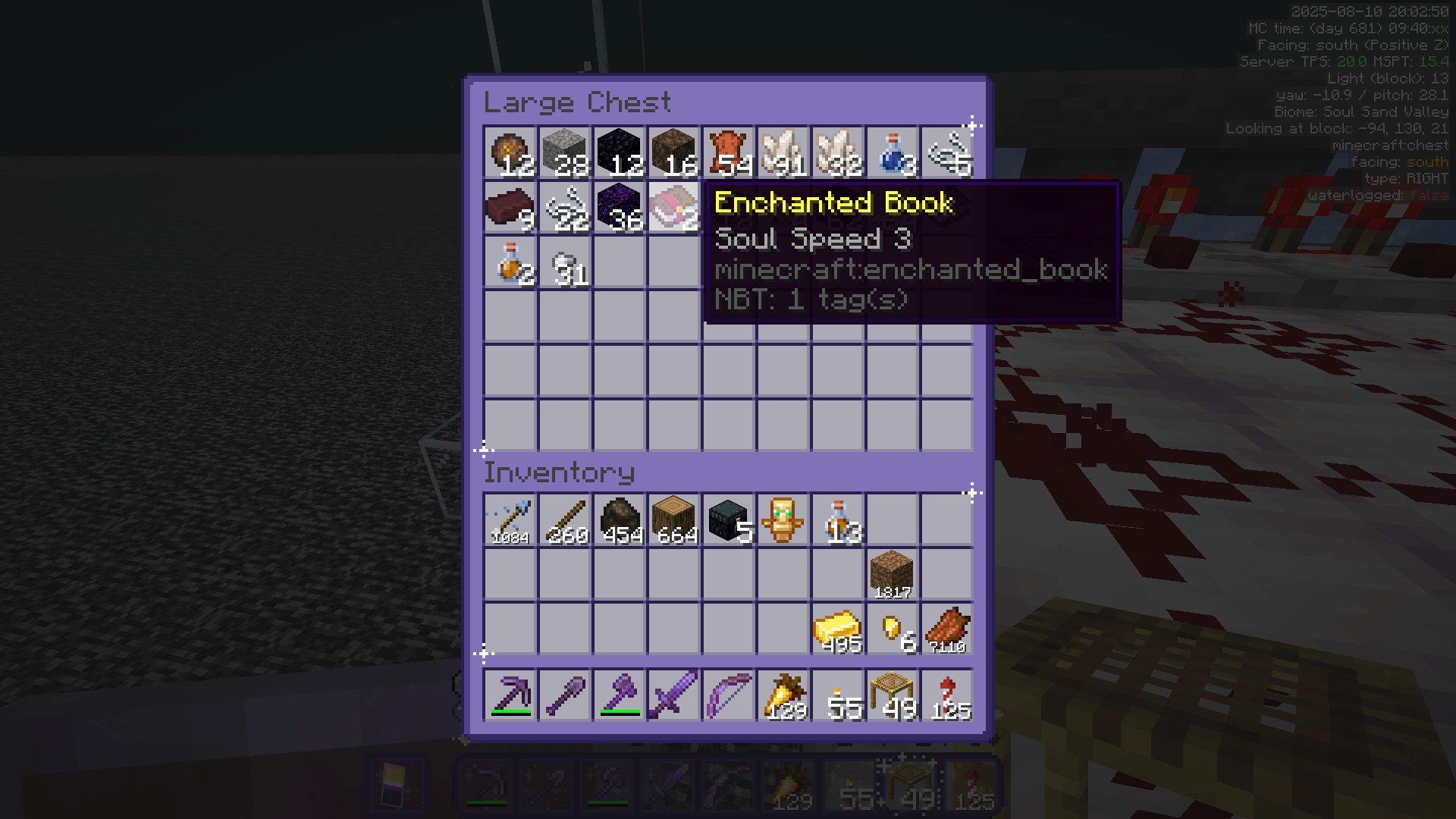The height and width of the screenshot is (819, 1456).
Task: Select the netherite sword in the hotbar
Action: click(x=674, y=695)
